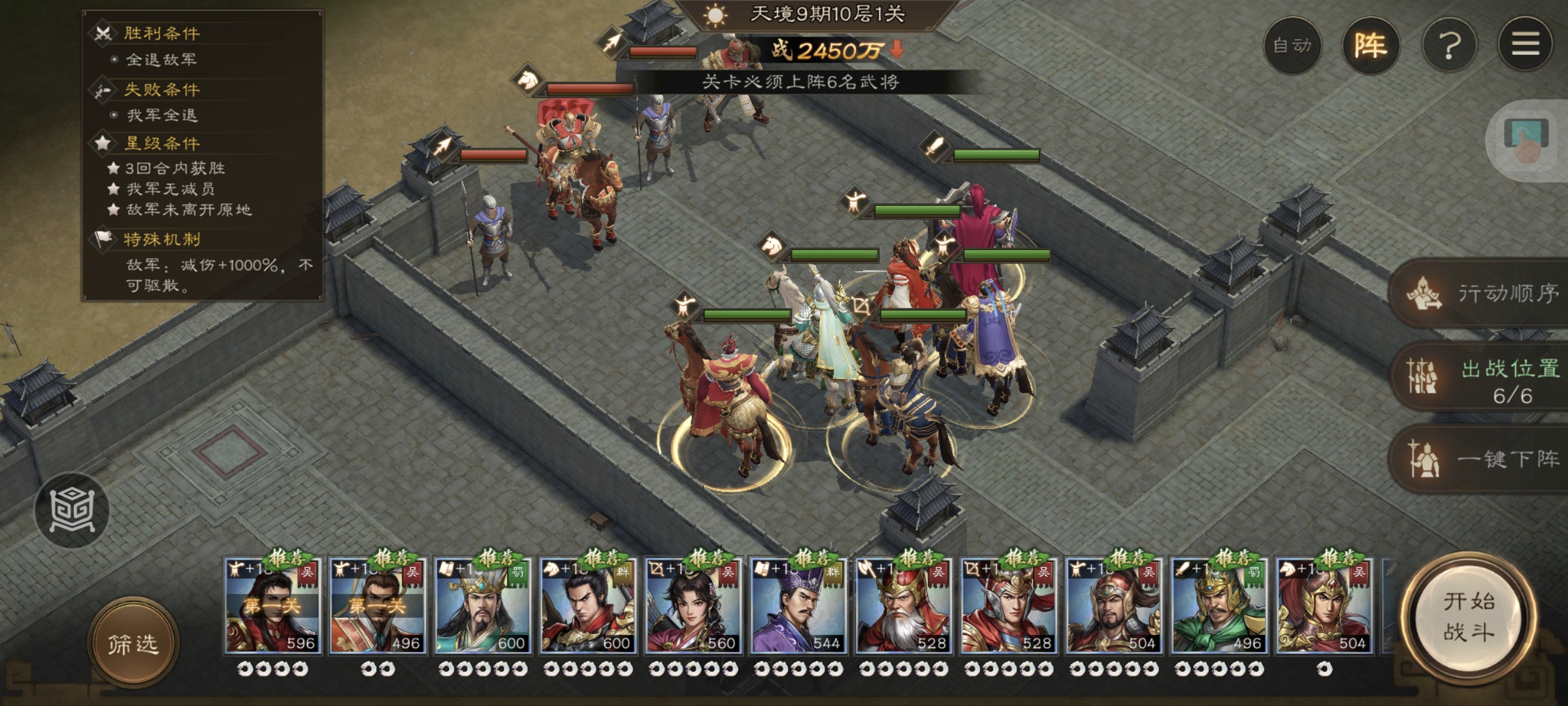Toggle 自动 auto battle

click(x=1292, y=46)
